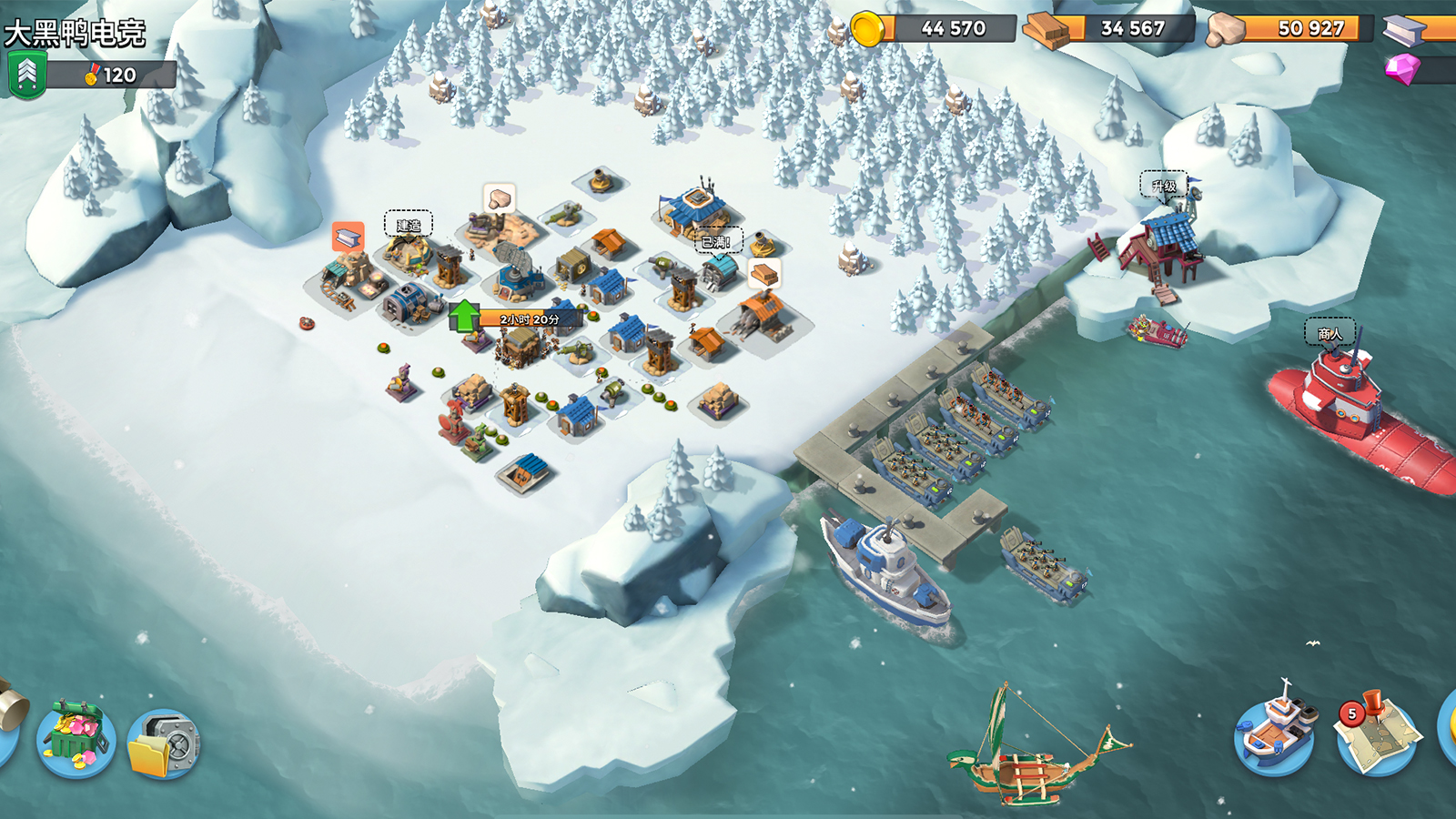Tap the 商人 (trader) label
Screen dimensions: 1456x819
pyautogui.click(x=1330, y=333)
